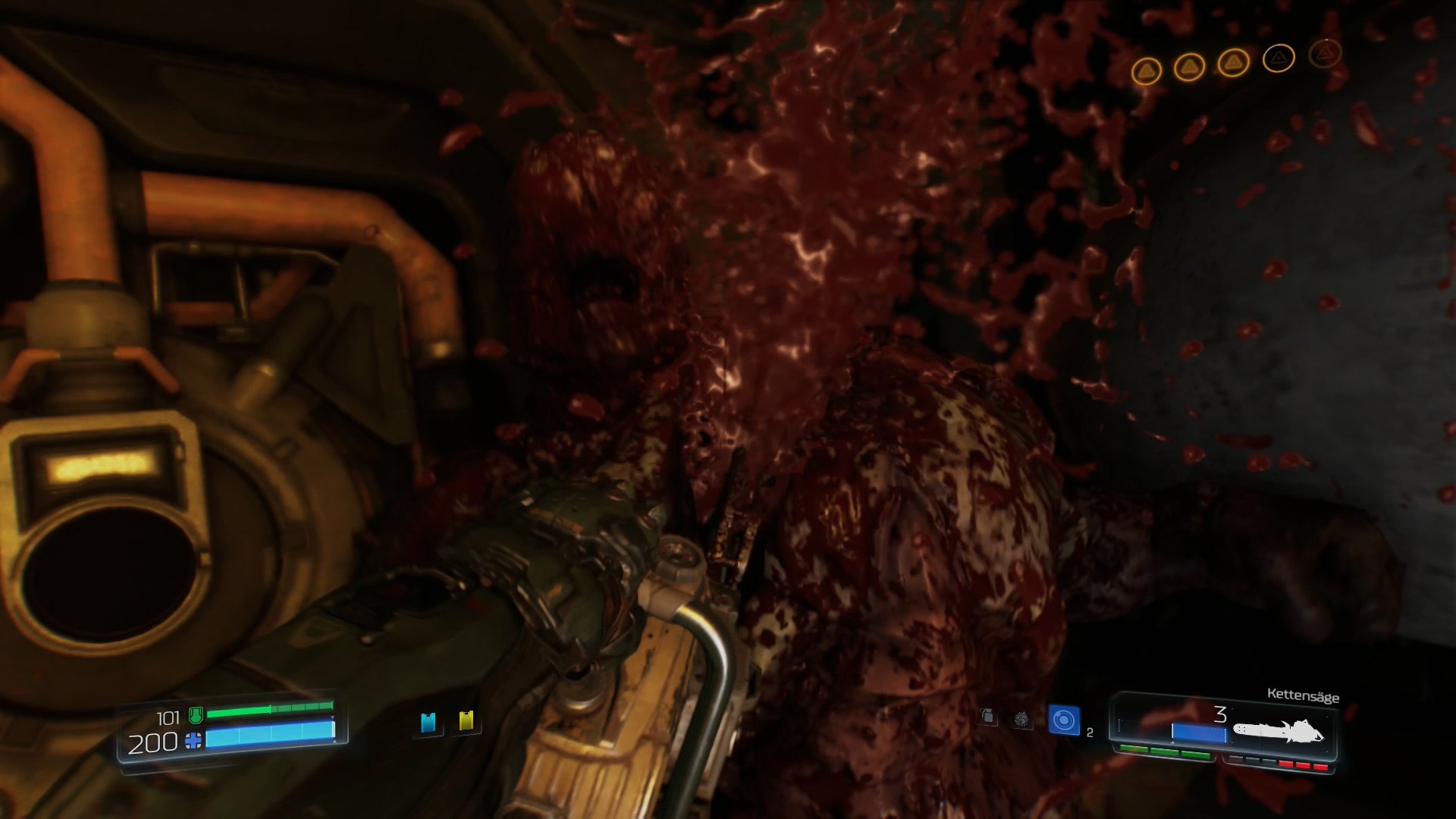Click the armor value showing 101
Screen dimensions: 1456x819
[x=169, y=716]
